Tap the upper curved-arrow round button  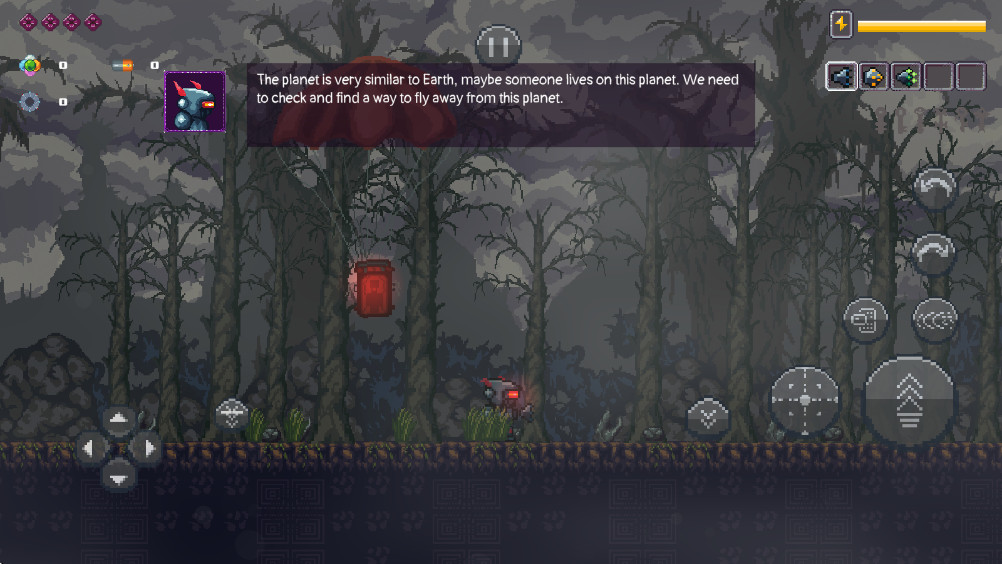[935, 188]
